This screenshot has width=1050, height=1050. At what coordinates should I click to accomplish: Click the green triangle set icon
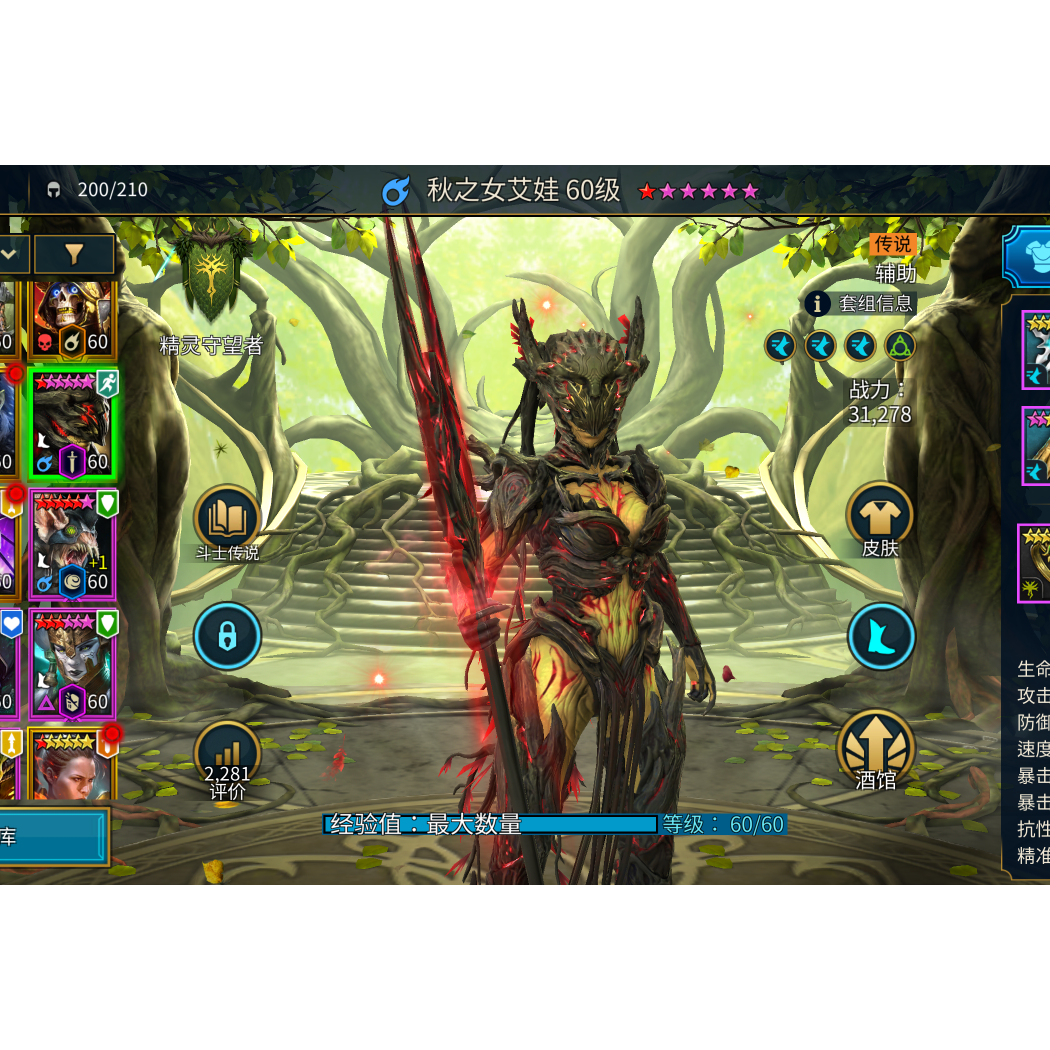pos(900,346)
